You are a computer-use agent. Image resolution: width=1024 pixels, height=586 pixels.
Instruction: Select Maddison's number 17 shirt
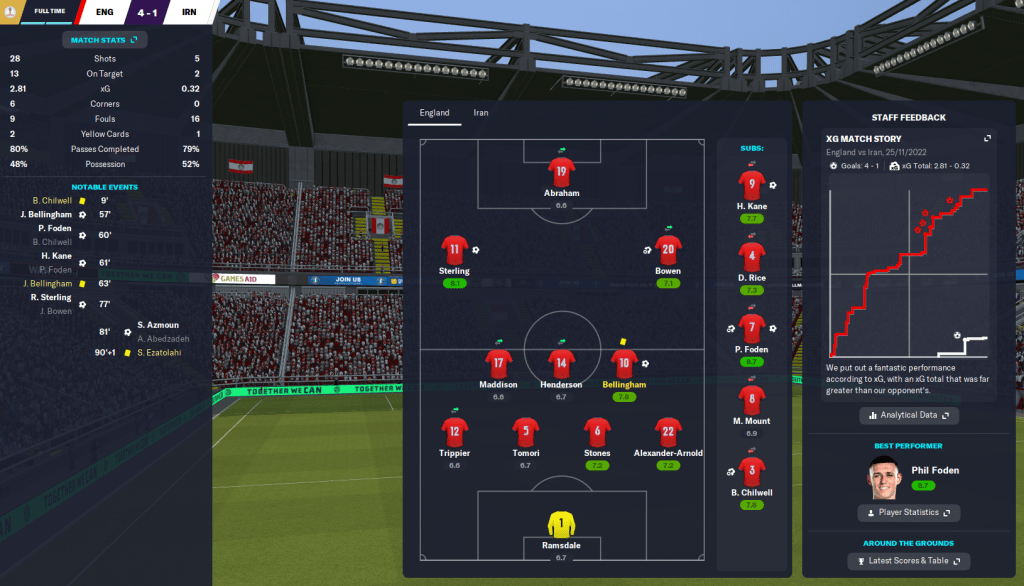(498, 363)
